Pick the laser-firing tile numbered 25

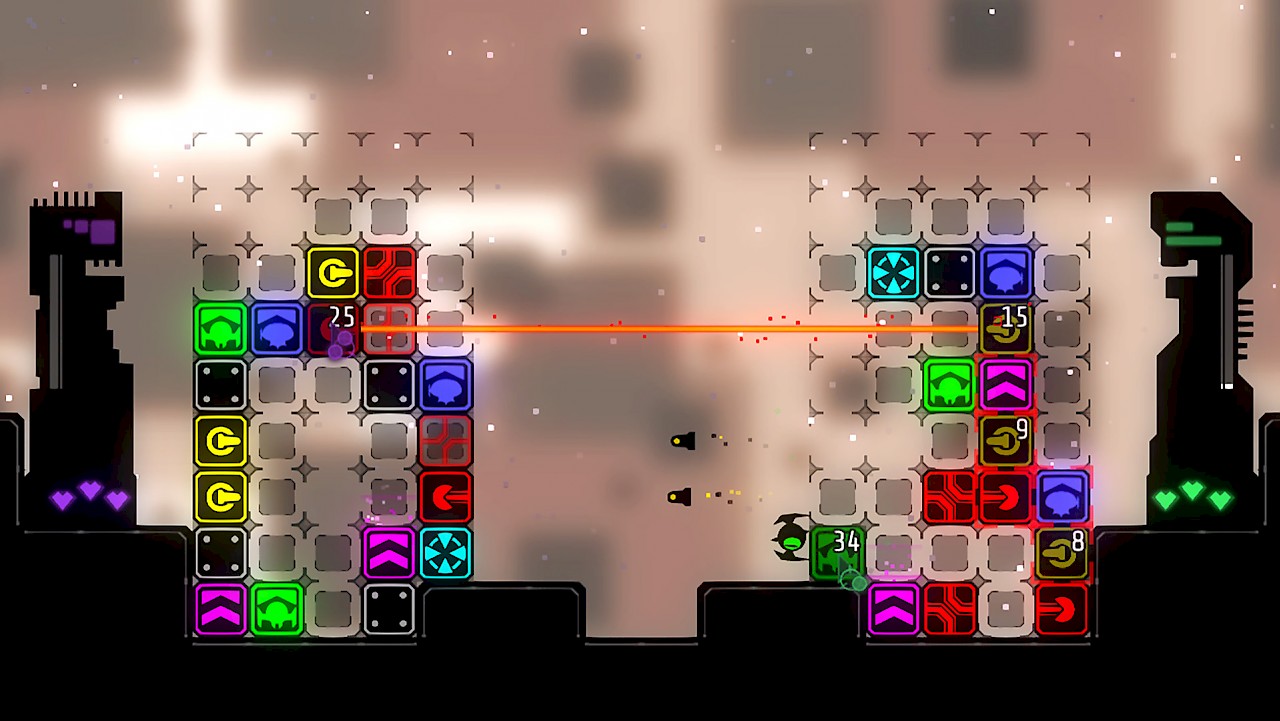(x=334, y=330)
